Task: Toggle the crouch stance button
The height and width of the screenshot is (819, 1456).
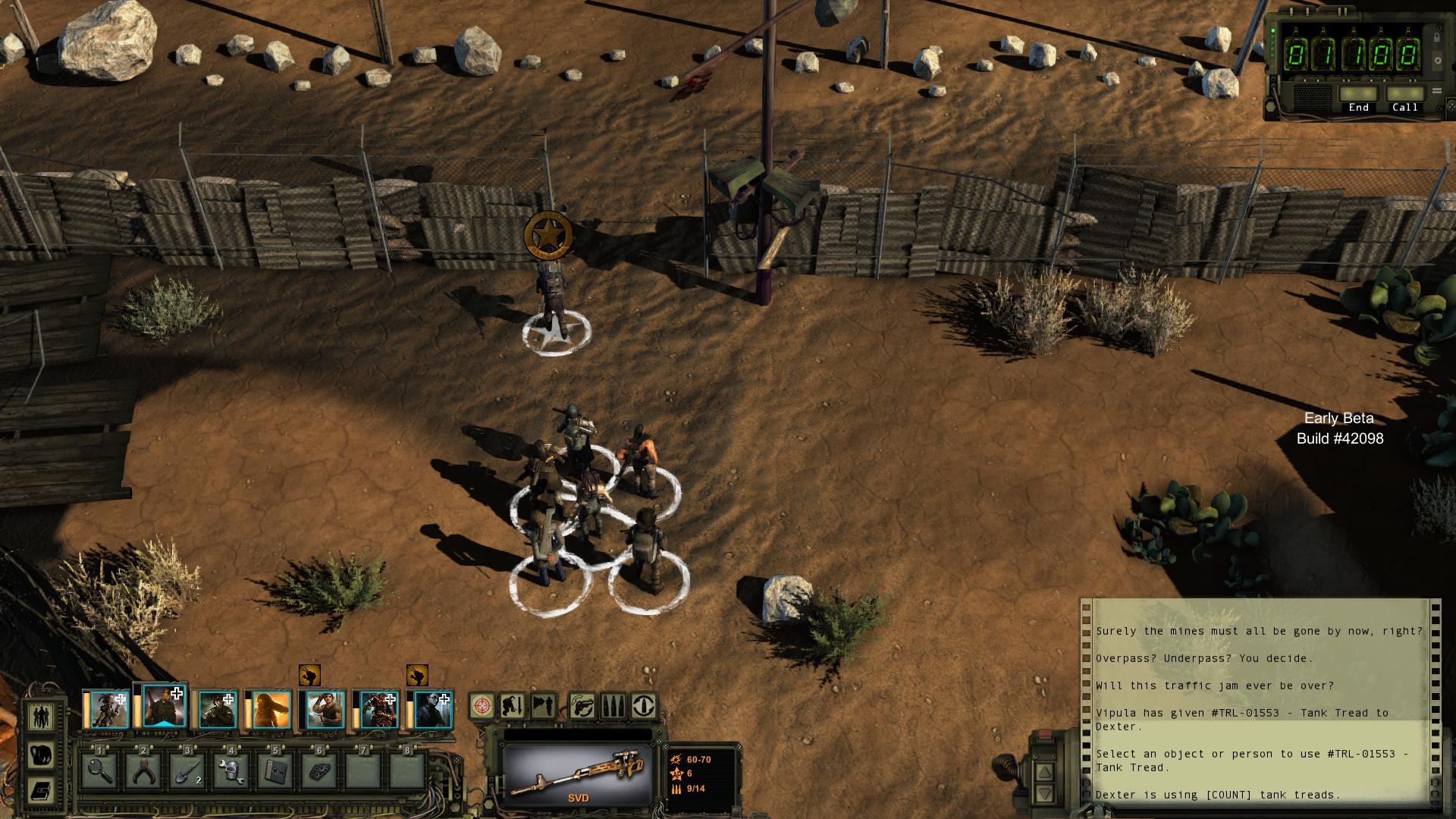Action: (x=513, y=706)
